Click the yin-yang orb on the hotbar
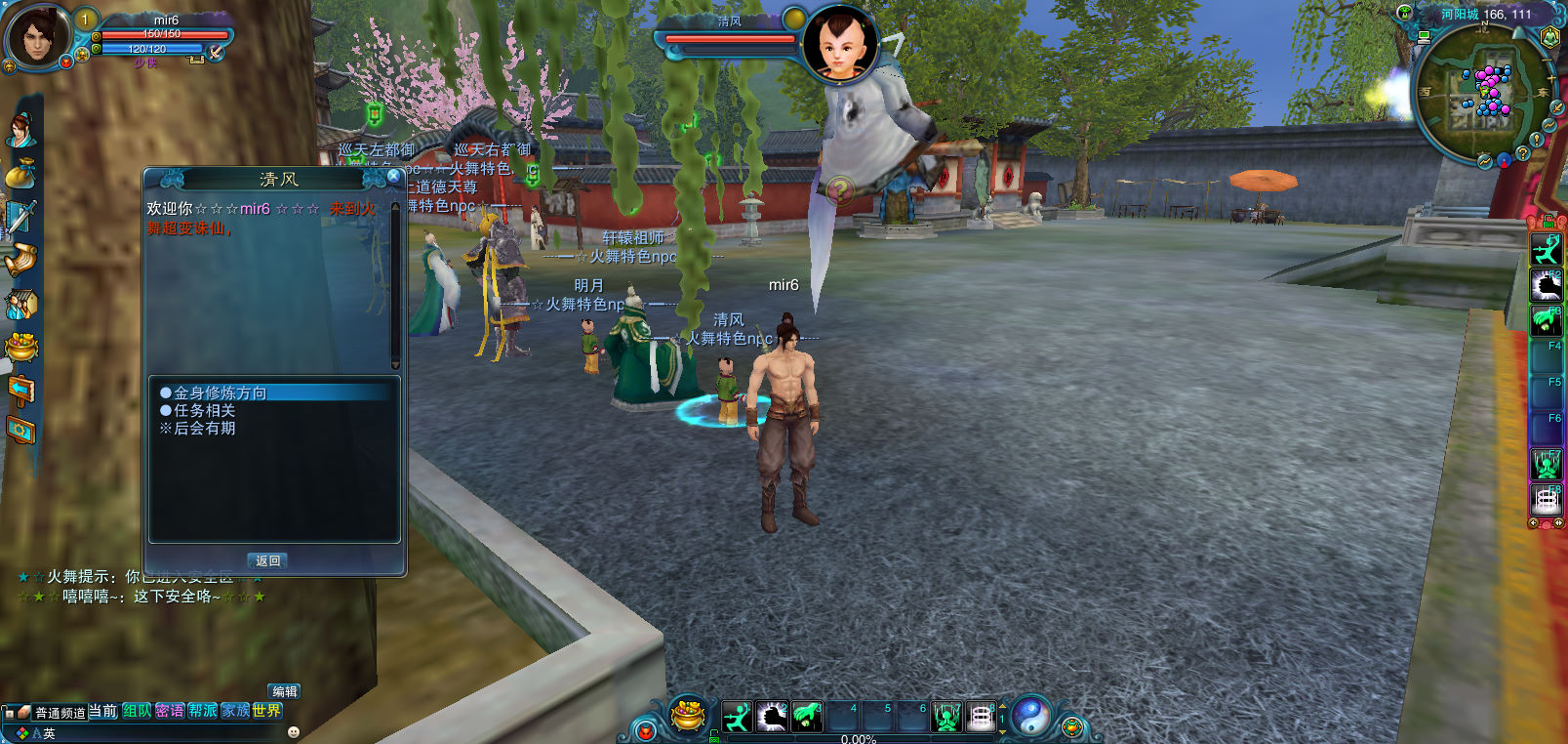This screenshot has width=1568, height=744. click(x=1031, y=717)
